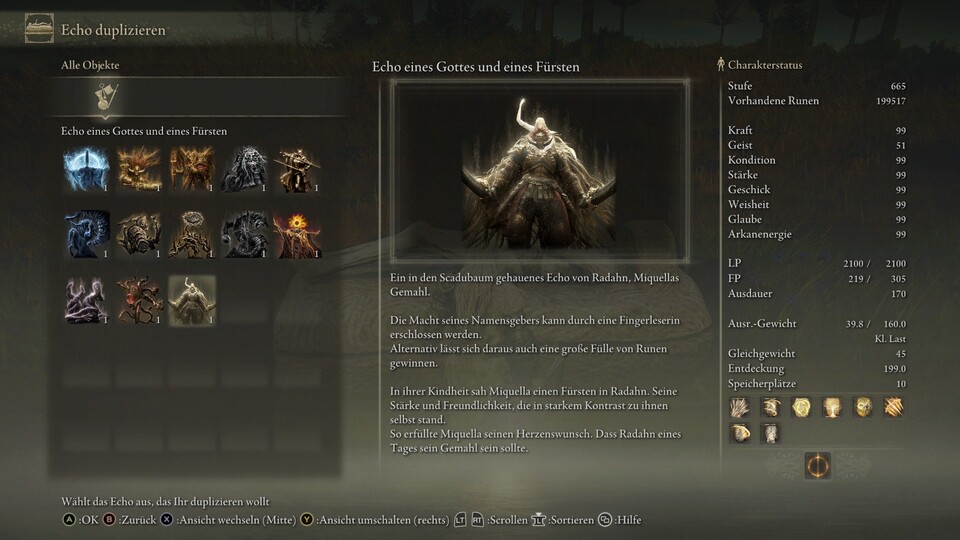
Task: Select the golden claw slashes spell icon
Action: 893,407
